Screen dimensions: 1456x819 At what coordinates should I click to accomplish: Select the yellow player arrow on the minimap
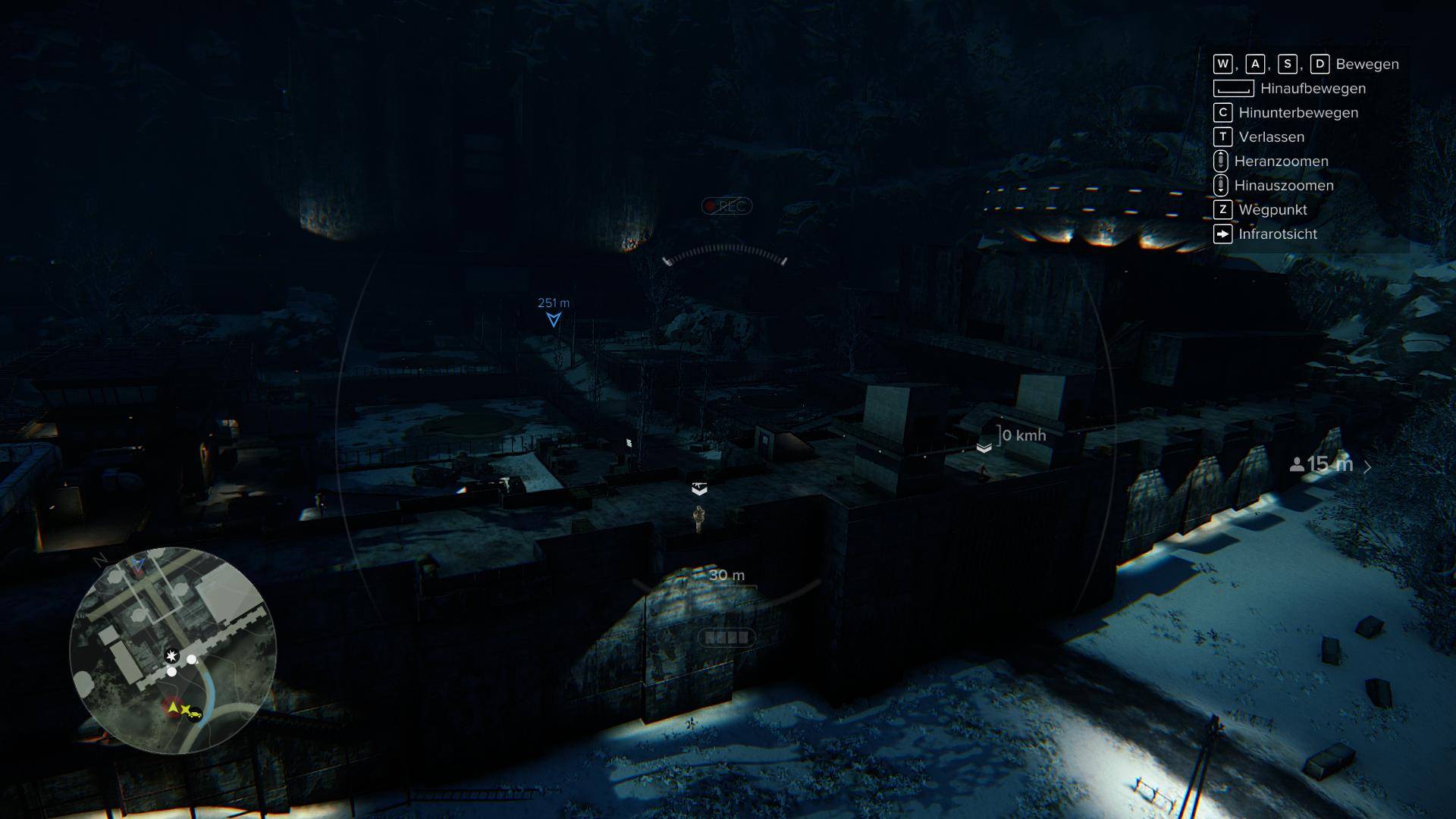click(174, 708)
